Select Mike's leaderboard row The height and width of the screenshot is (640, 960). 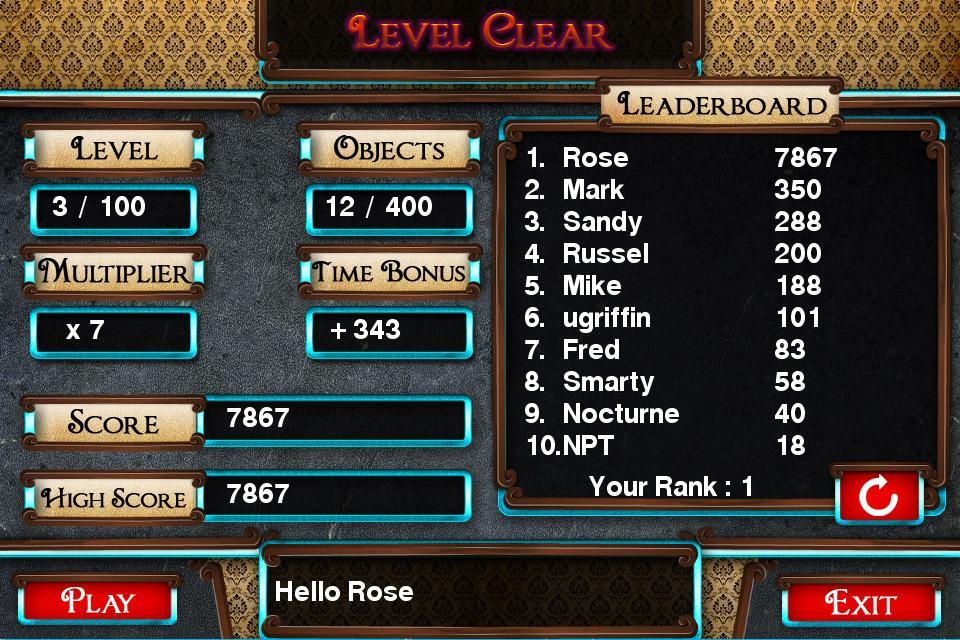680,286
